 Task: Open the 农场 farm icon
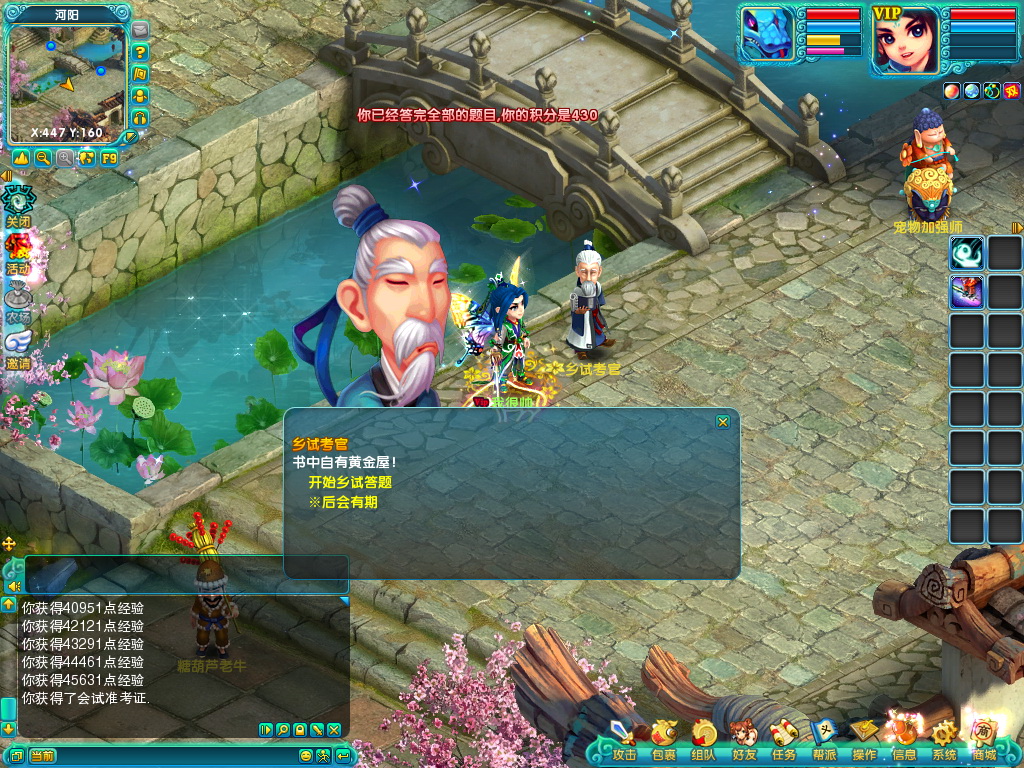tap(18, 300)
